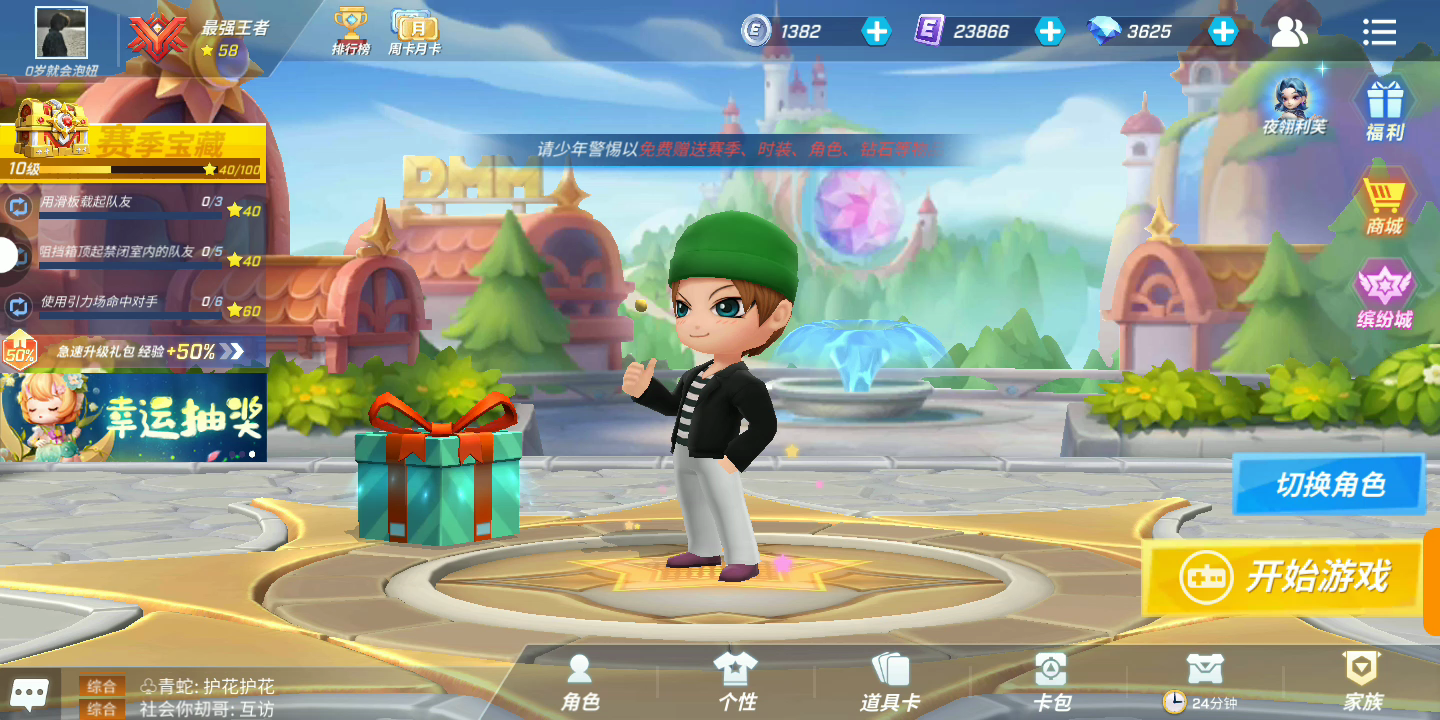
Task: Open the chat bubble icon
Action: [29, 692]
